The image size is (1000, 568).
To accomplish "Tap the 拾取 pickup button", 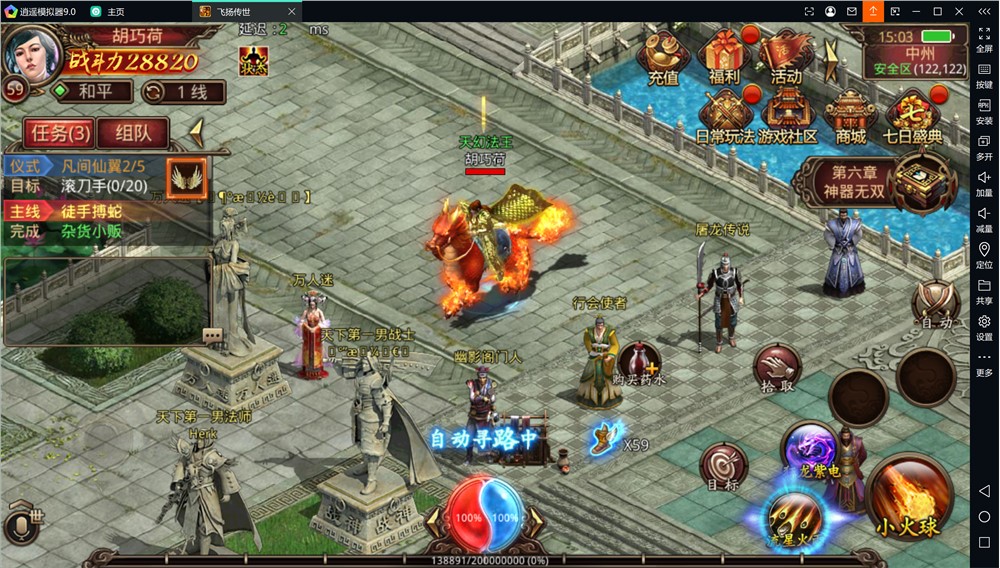I will [778, 369].
